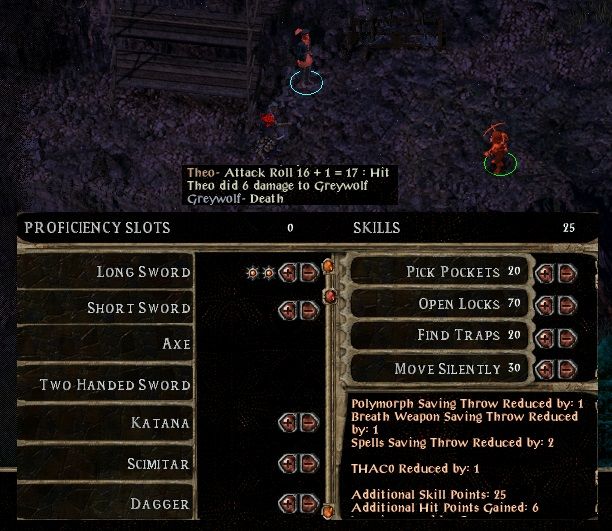Add a proficiency point to Scimitar
This screenshot has width=612, height=531.
pyautogui.click(x=288, y=463)
